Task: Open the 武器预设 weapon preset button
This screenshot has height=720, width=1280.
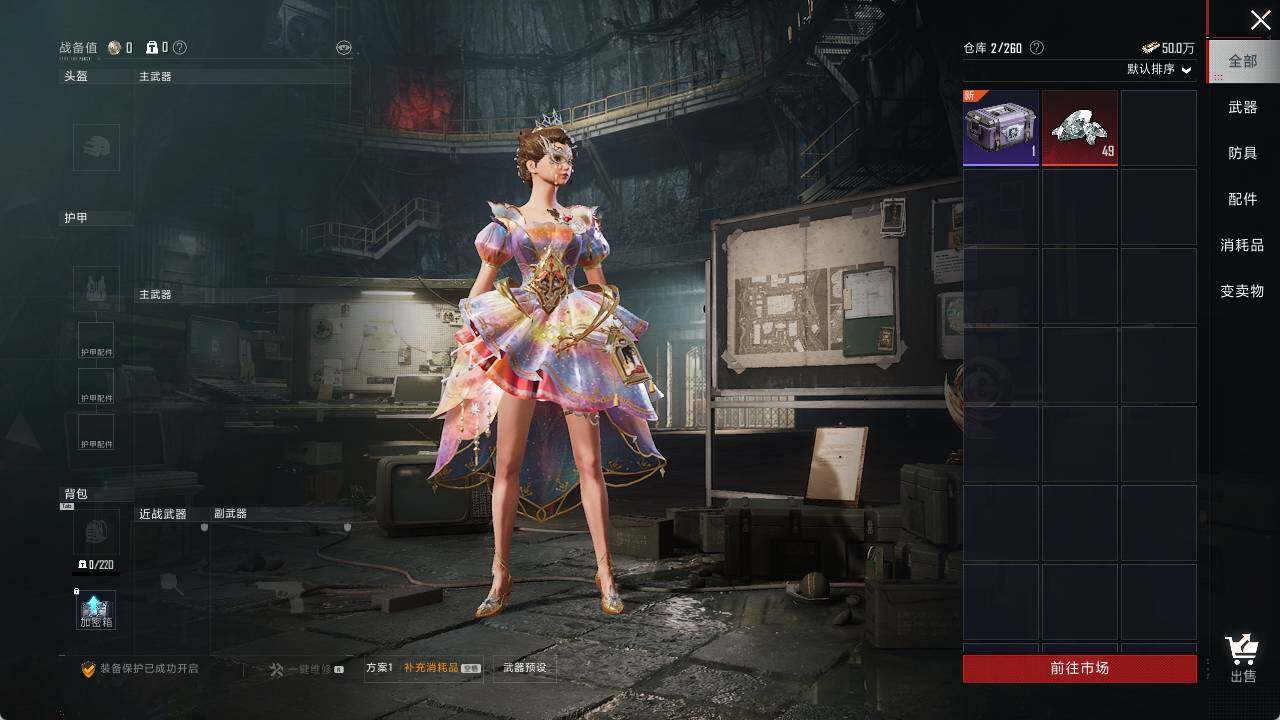Action: tap(525, 668)
